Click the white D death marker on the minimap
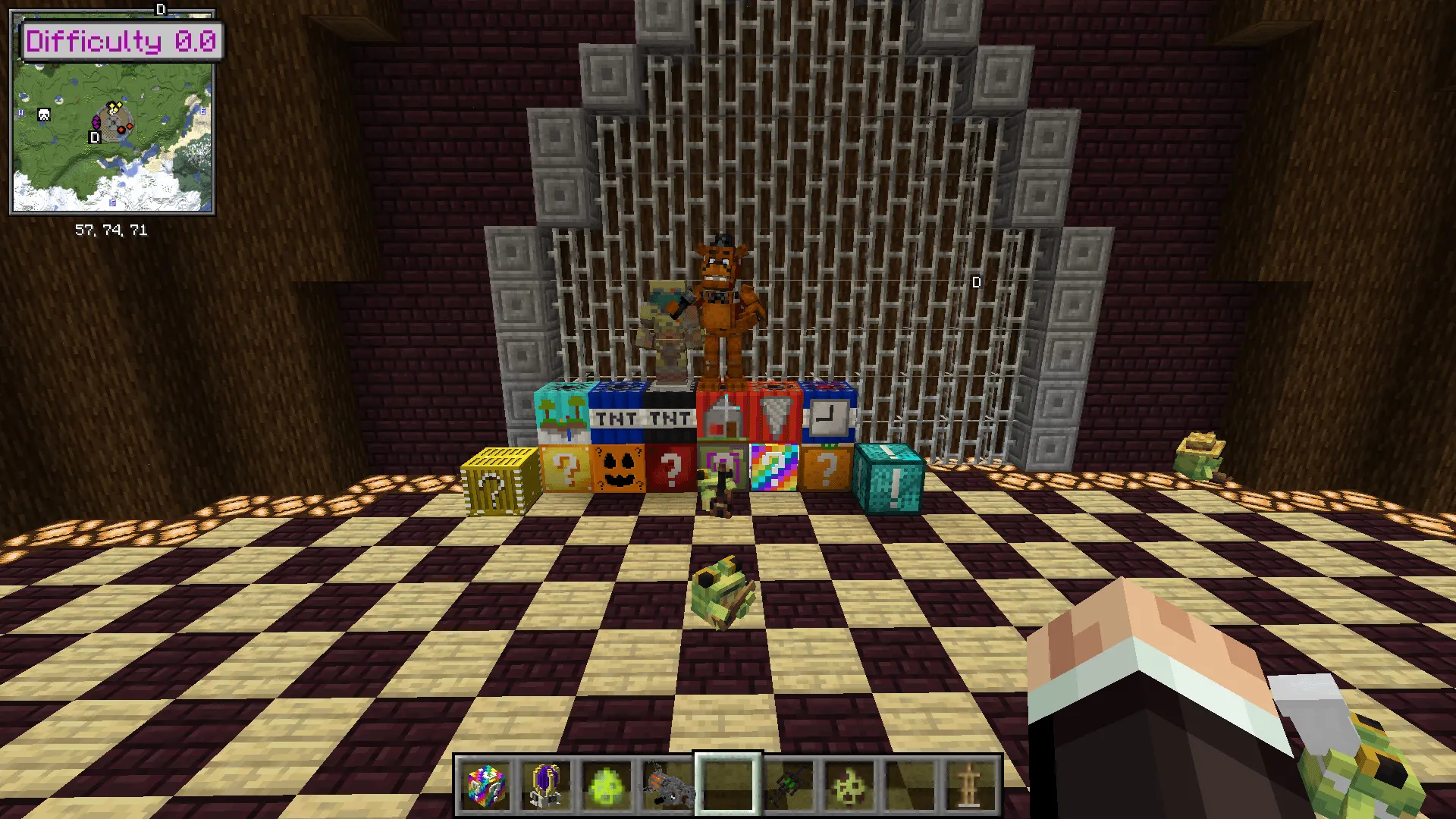The height and width of the screenshot is (819, 1456). pyautogui.click(x=93, y=138)
